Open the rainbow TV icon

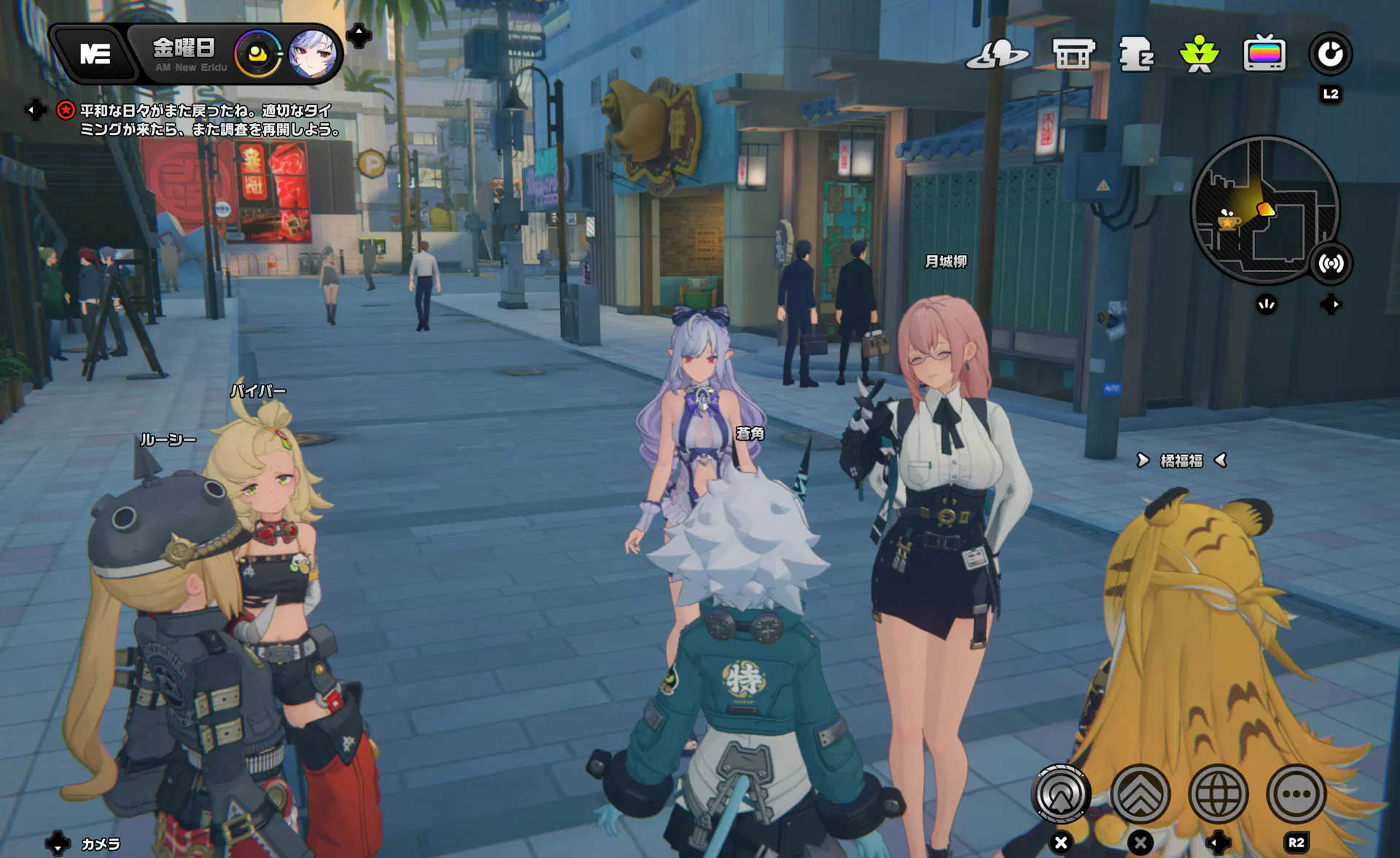[x=1264, y=54]
